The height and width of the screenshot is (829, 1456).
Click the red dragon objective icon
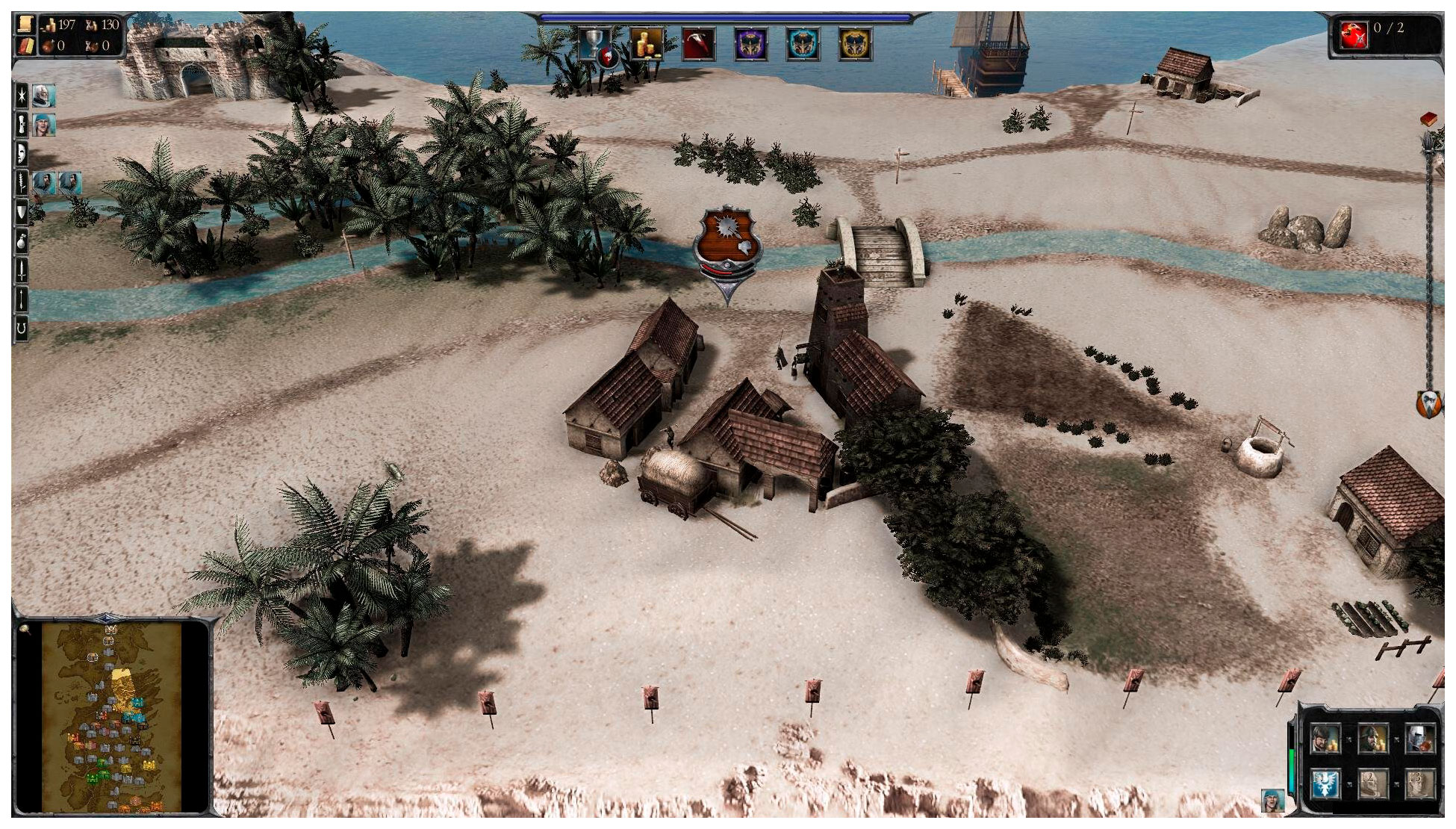point(1354,35)
